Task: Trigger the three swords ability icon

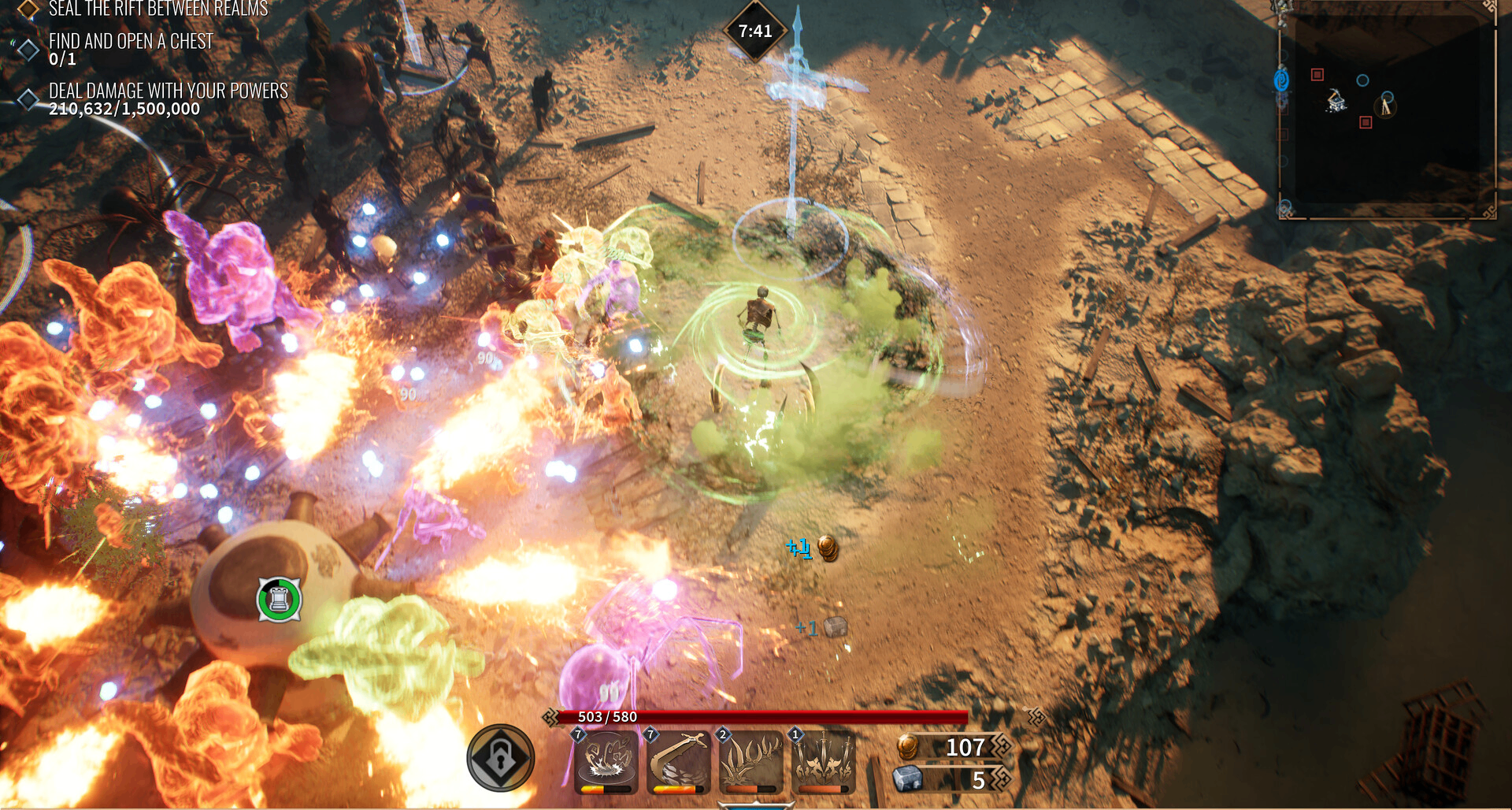Action: tap(823, 761)
